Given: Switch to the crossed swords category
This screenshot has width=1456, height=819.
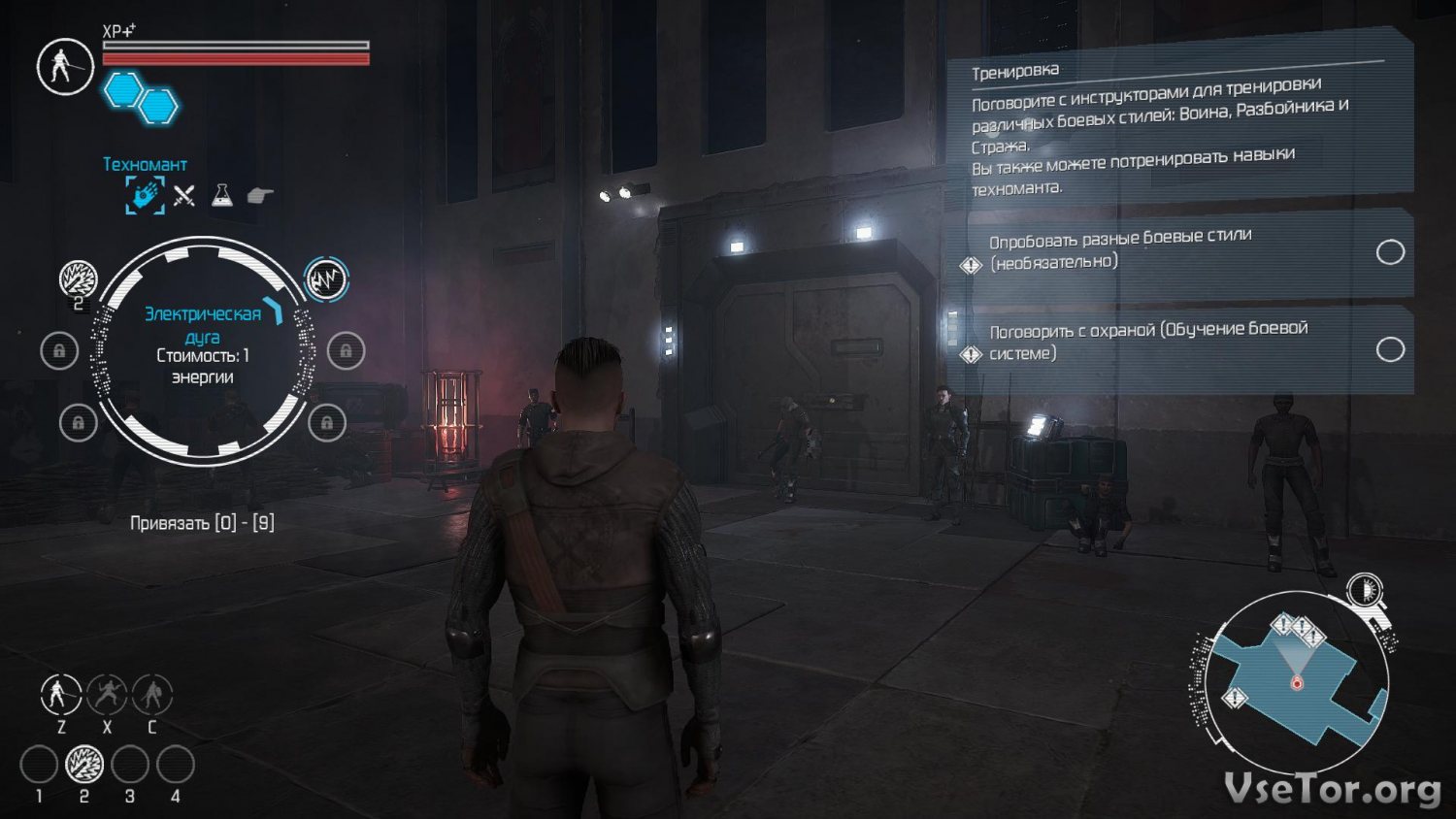Looking at the screenshot, I should pos(184,196).
